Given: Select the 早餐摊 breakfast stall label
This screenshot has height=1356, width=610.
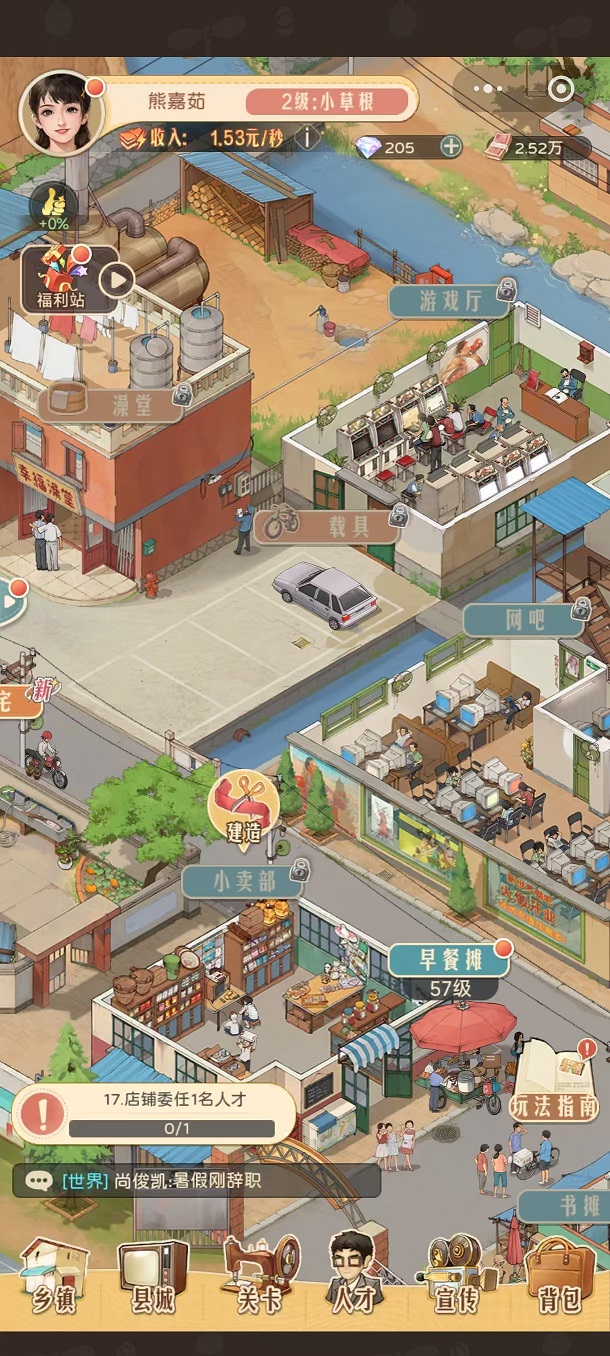Looking at the screenshot, I should (x=449, y=961).
